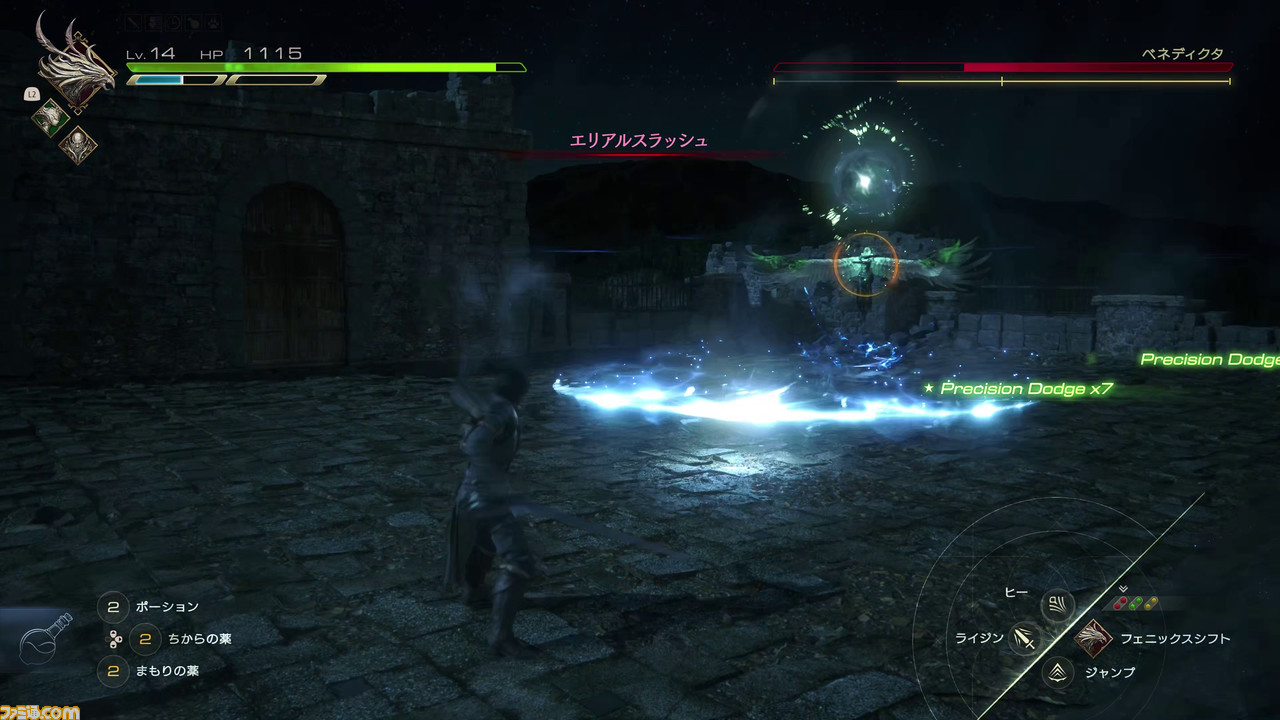1280x720 pixels.
Task: Activate the ライジン sword ability
Action: pos(1024,638)
